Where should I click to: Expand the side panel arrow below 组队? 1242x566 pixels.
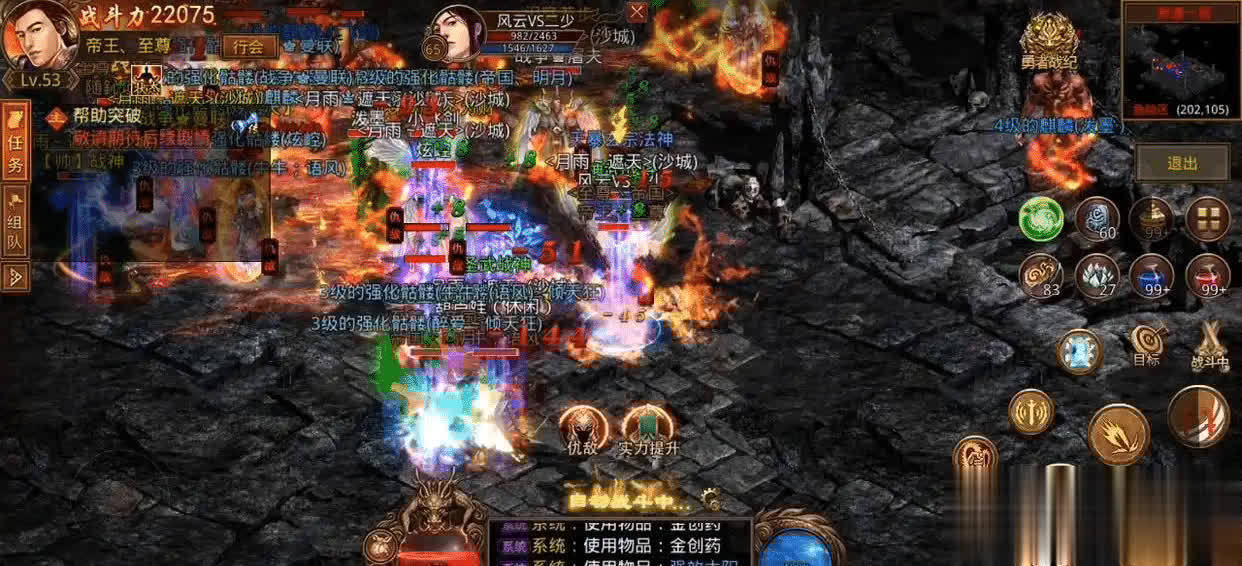(x=15, y=277)
